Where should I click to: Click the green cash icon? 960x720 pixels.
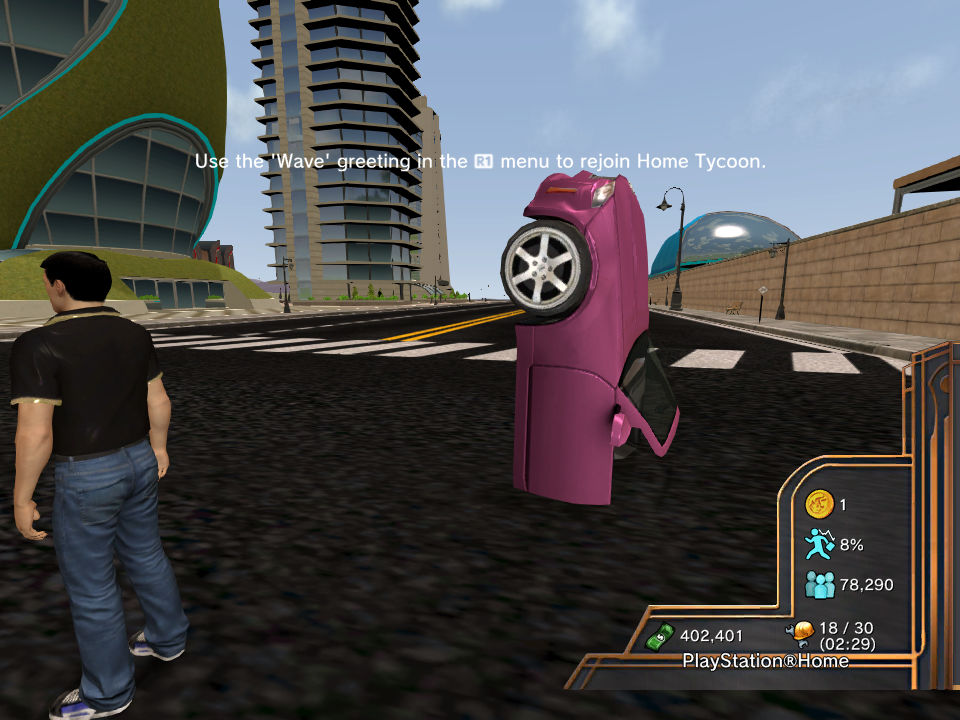pyautogui.click(x=660, y=635)
